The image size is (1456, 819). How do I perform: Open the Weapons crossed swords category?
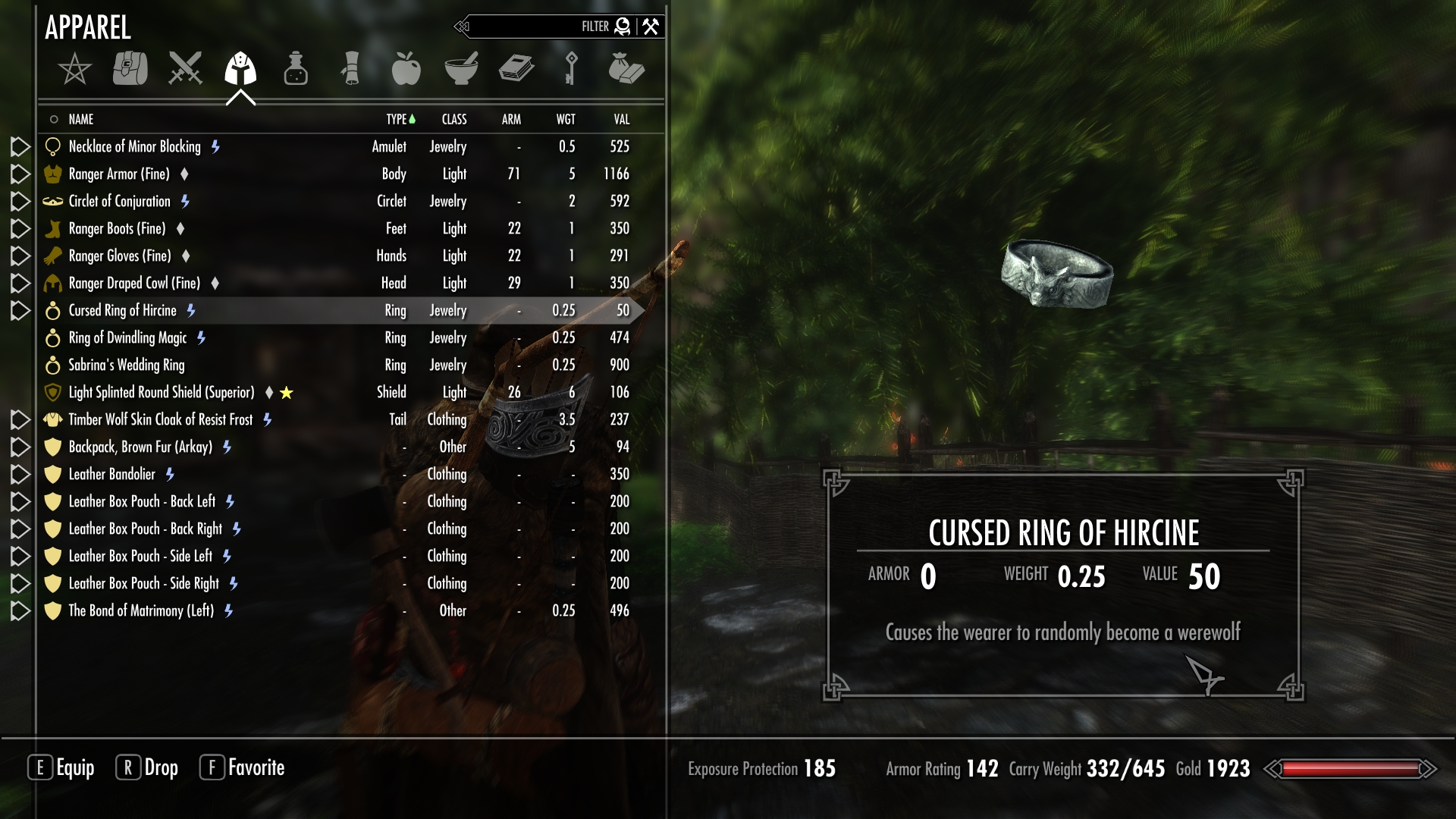[x=185, y=68]
